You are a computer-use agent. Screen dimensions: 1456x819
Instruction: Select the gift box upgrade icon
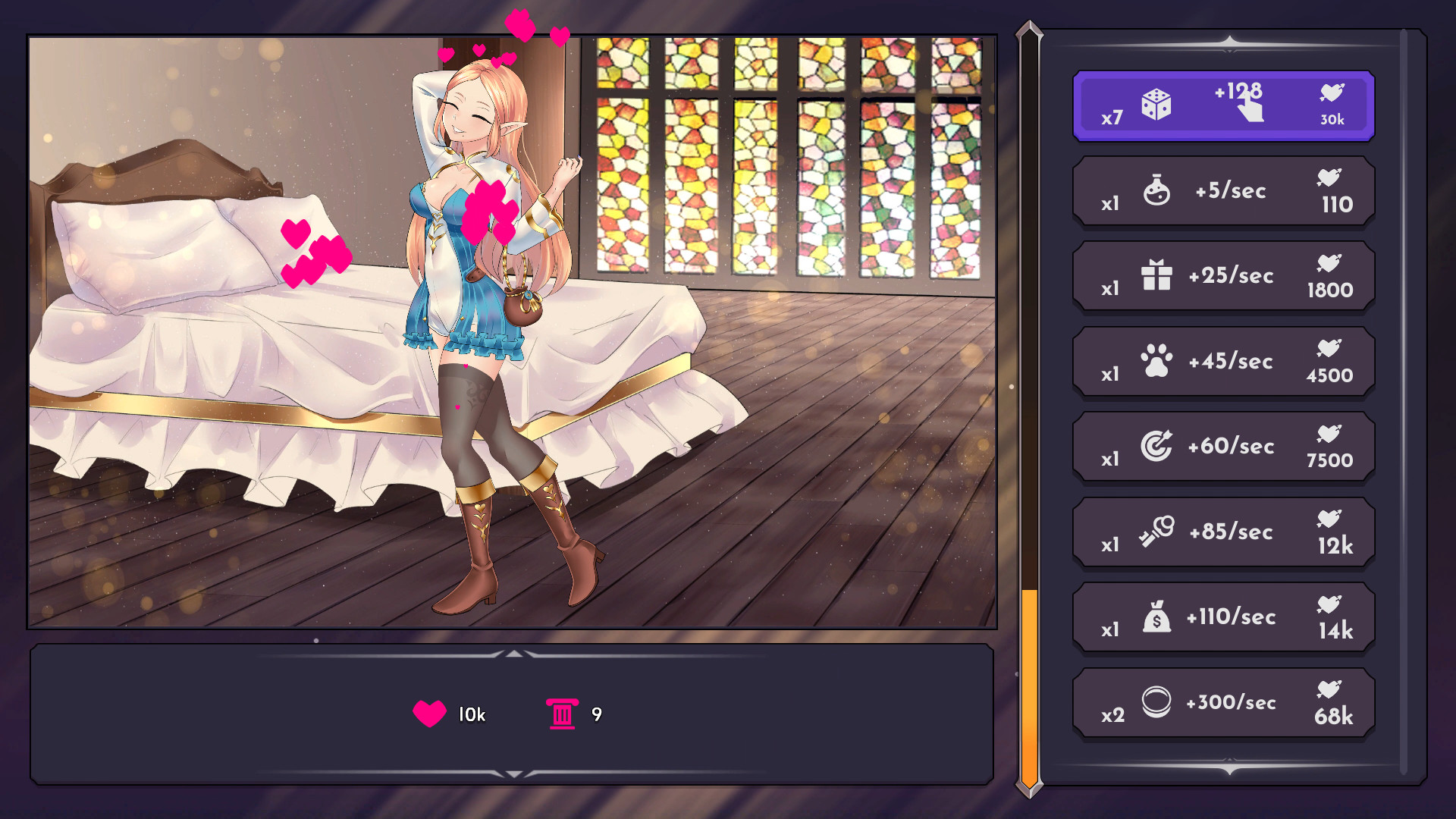click(x=1156, y=276)
